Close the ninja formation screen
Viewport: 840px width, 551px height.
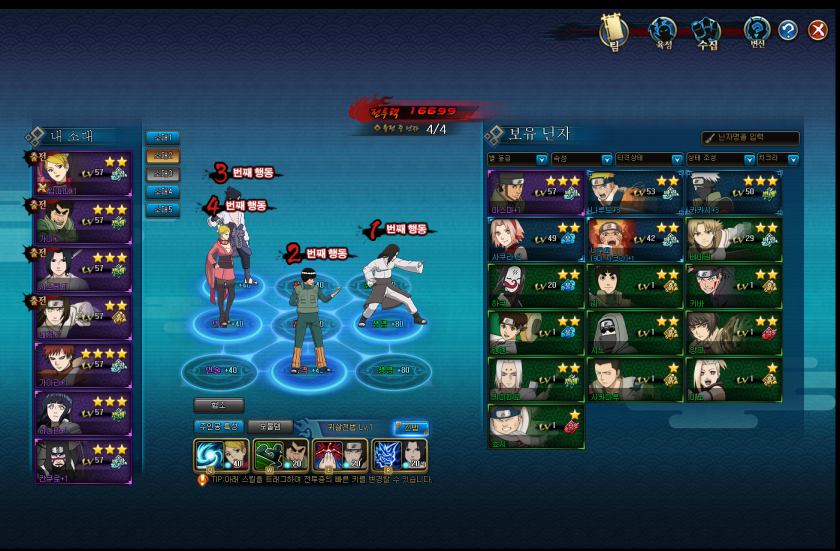[818, 30]
